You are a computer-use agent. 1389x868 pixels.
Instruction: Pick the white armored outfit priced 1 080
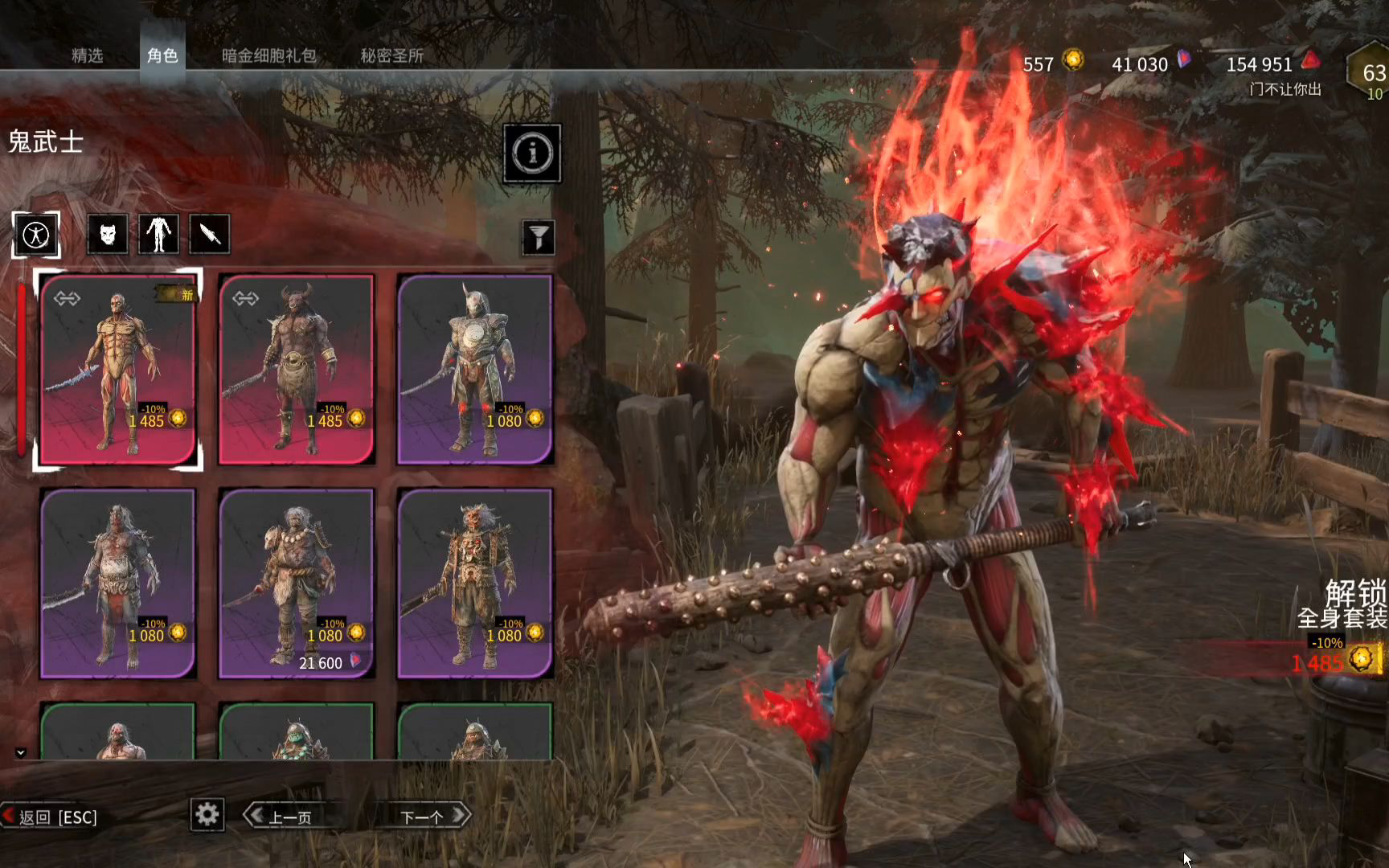point(475,370)
